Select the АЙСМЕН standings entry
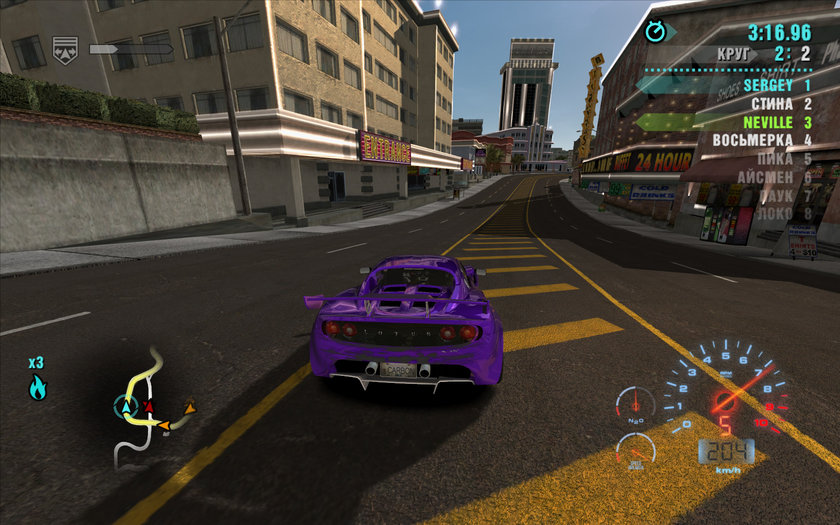The image size is (840, 525). tap(774, 177)
